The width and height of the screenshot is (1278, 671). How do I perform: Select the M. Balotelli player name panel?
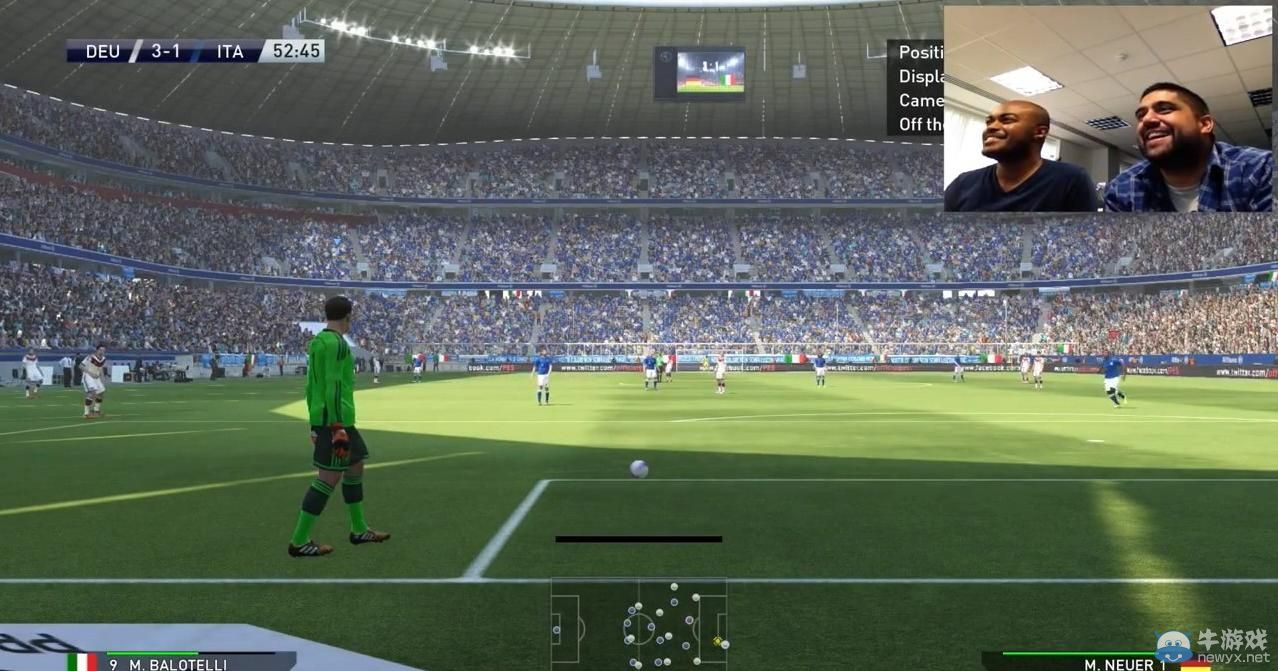coord(180,662)
